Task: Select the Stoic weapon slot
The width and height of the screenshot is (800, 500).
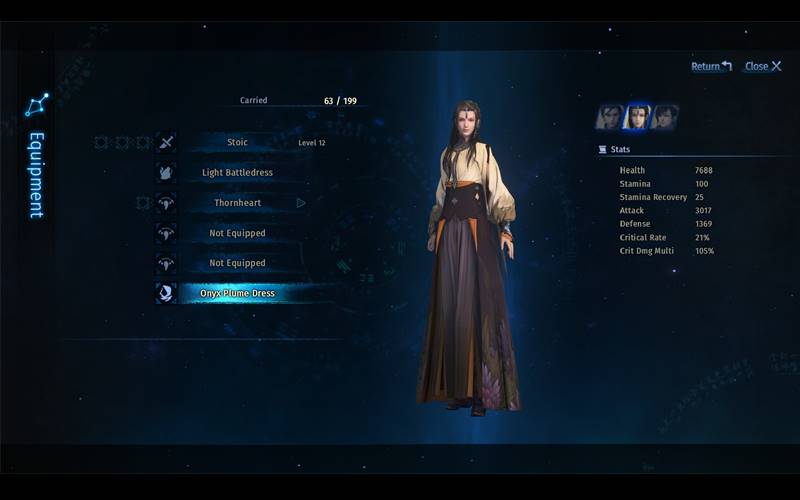Action: [237, 142]
